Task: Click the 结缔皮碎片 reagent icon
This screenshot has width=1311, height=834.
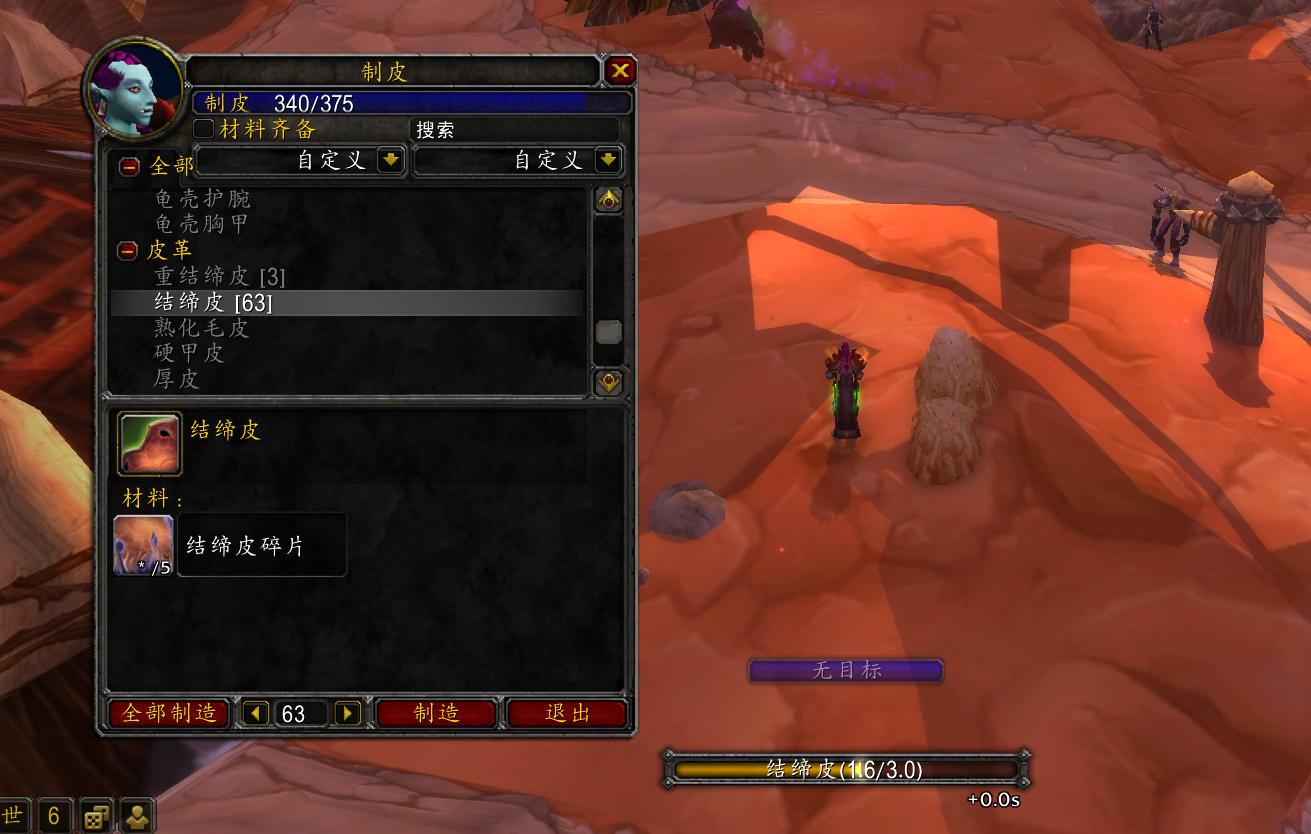Action: coord(144,545)
